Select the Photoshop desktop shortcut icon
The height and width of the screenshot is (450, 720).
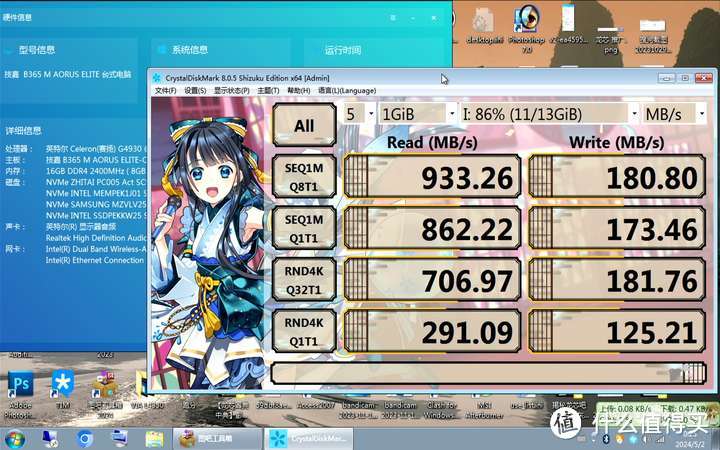[21, 383]
